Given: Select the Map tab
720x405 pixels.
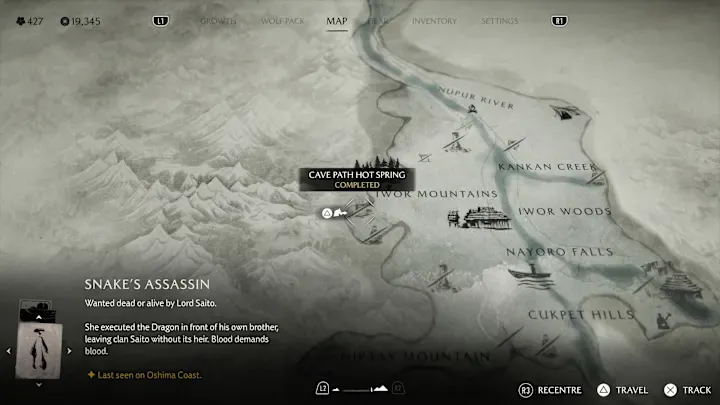Looking at the screenshot, I should point(337,21).
